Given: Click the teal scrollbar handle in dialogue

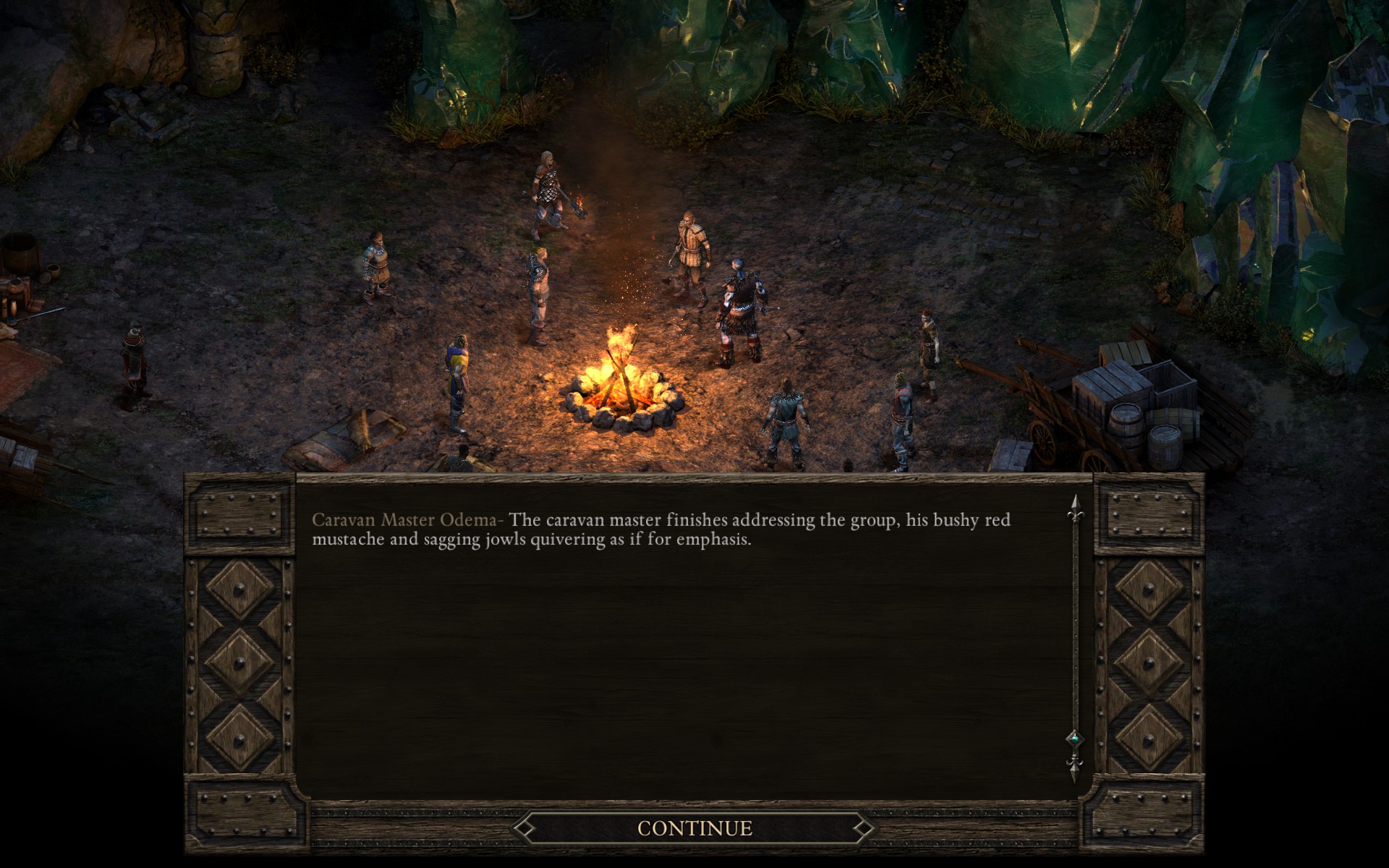Looking at the screenshot, I should 1075,738.
